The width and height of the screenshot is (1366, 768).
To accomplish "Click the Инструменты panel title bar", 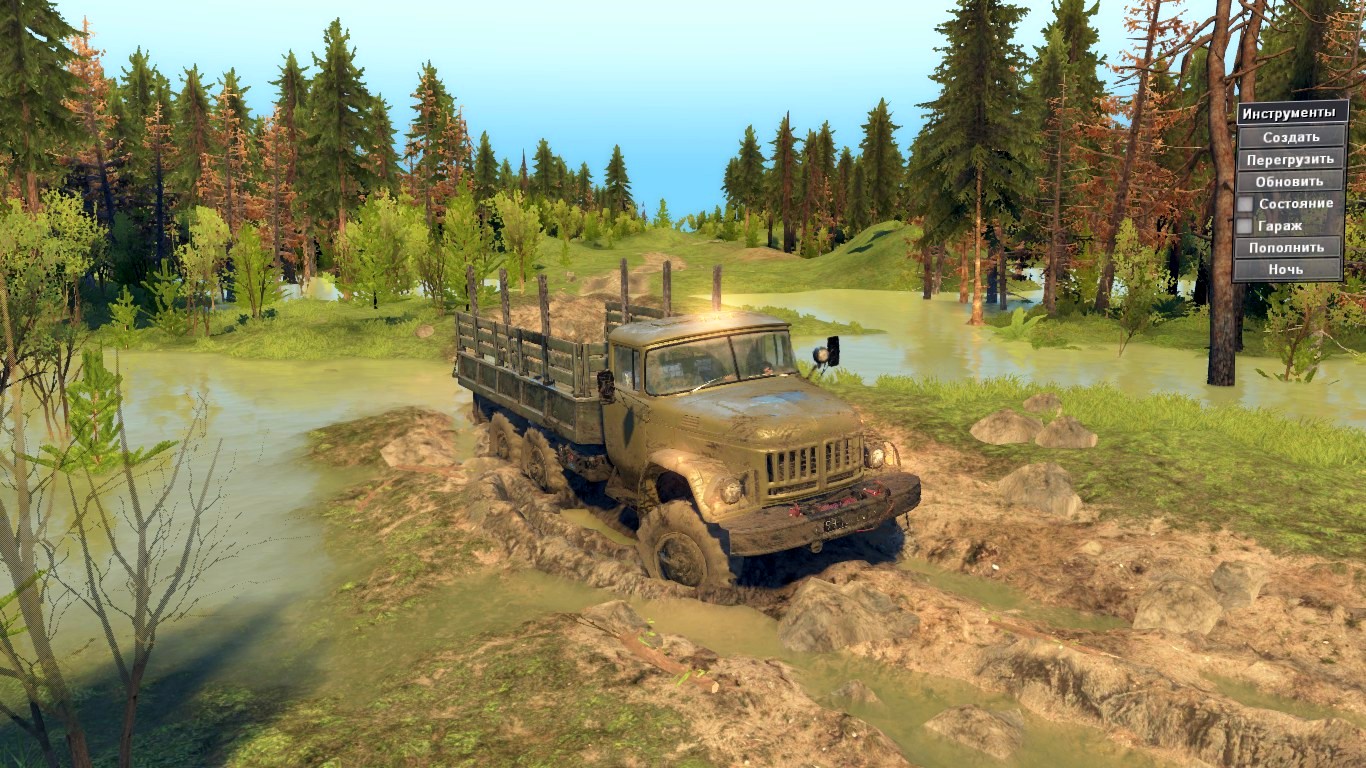I will pyautogui.click(x=1288, y=112).
